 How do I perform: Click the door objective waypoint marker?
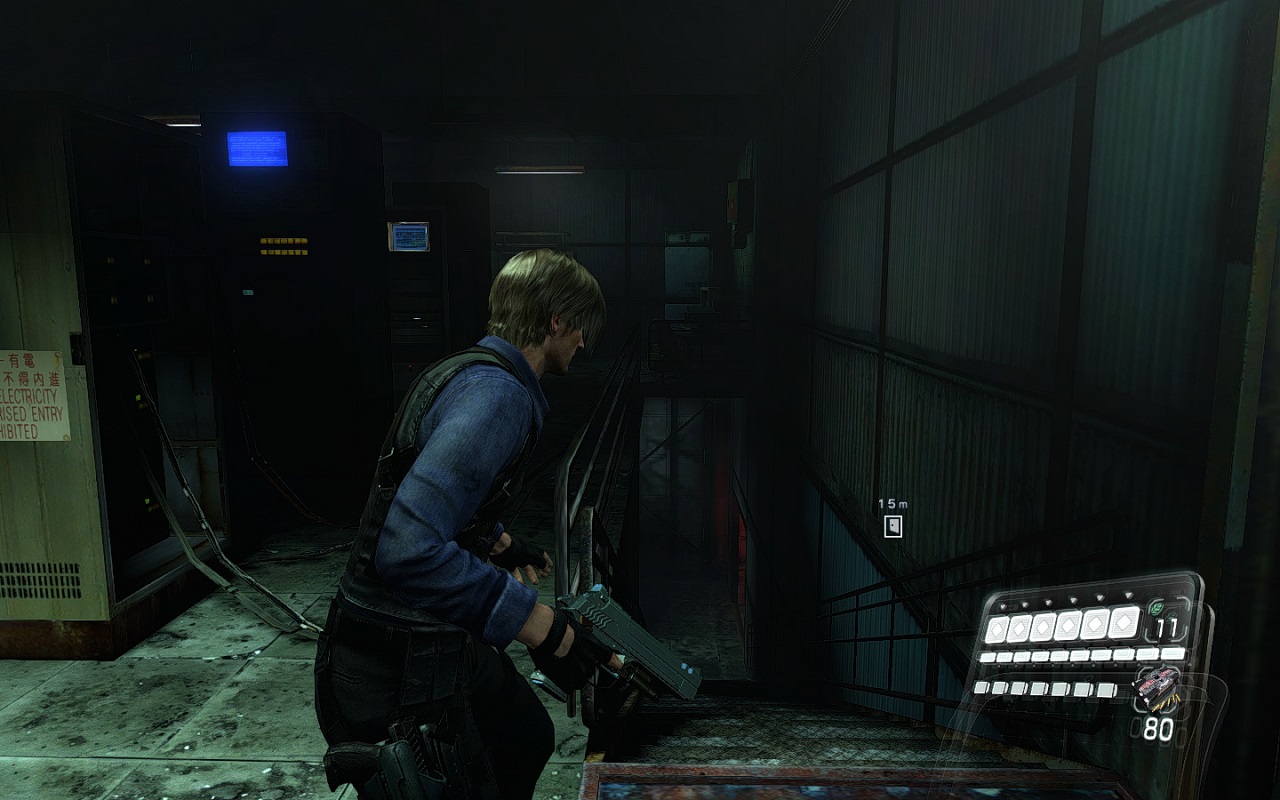(x=893, y=526)
